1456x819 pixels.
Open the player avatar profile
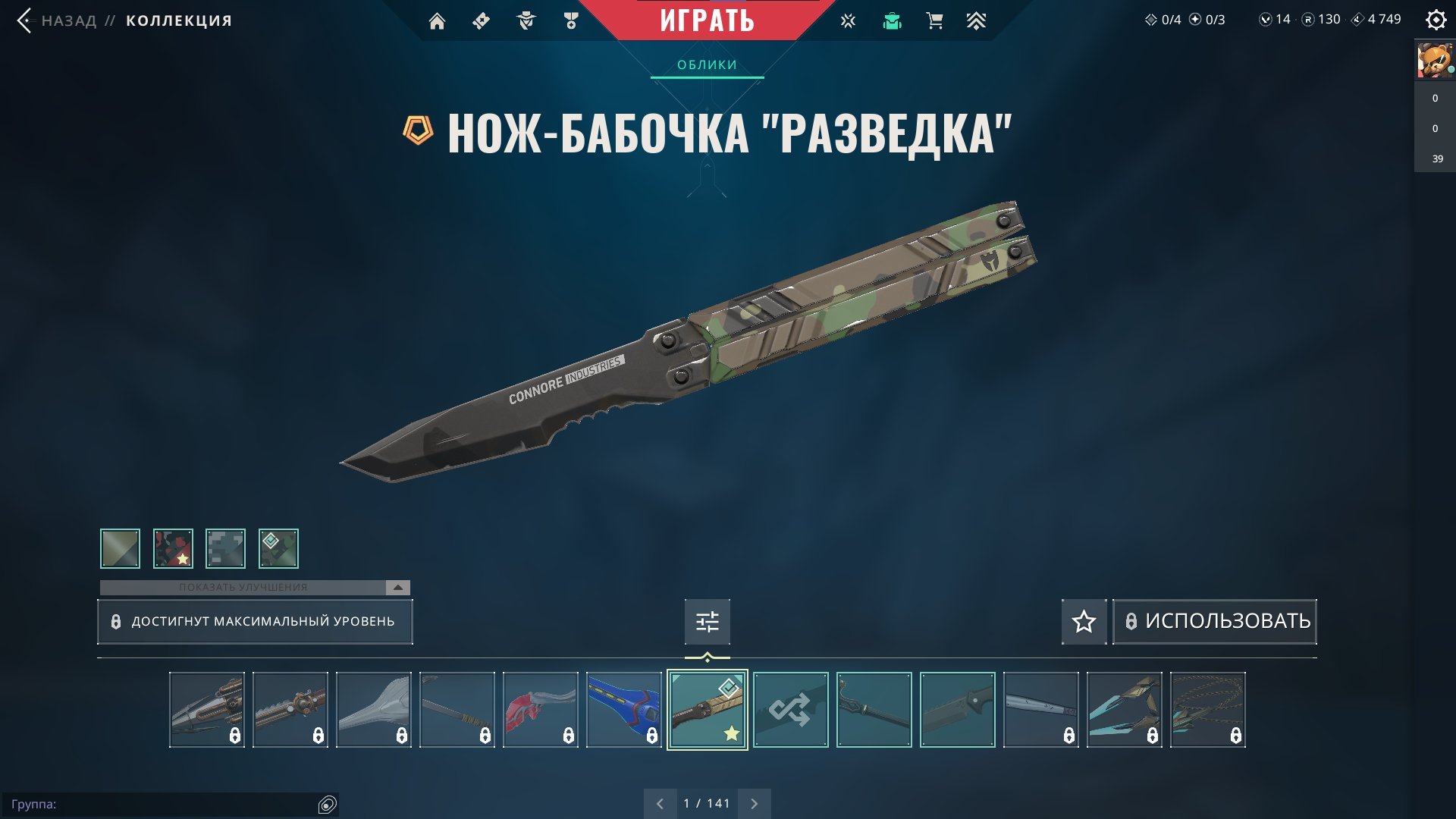[x=1434, y=60]
